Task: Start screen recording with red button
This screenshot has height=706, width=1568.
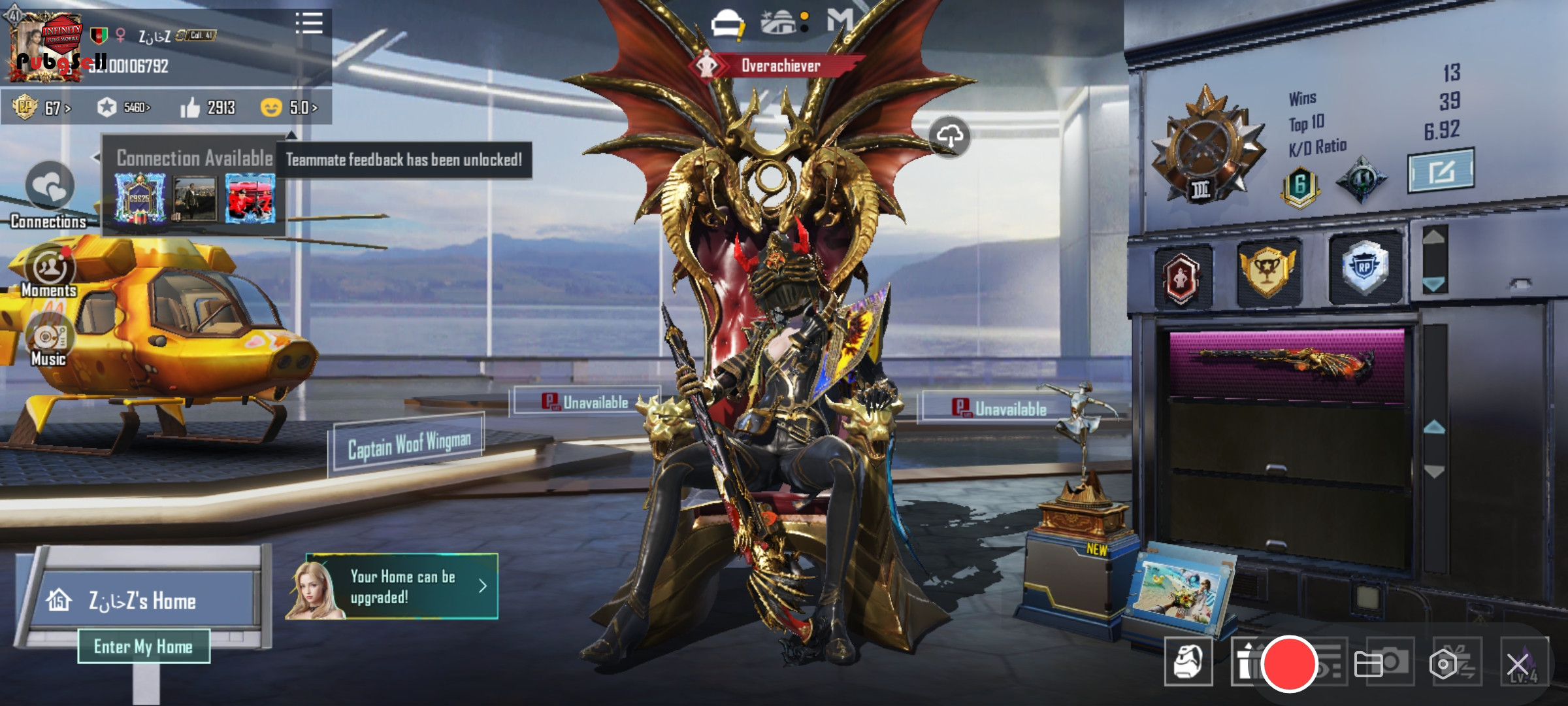Action: 1289,664
